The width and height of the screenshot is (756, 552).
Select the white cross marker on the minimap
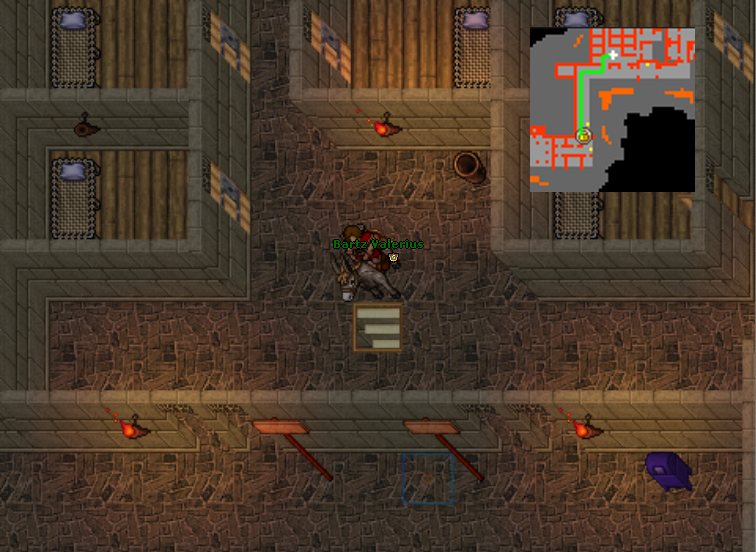tap(612, 55)
